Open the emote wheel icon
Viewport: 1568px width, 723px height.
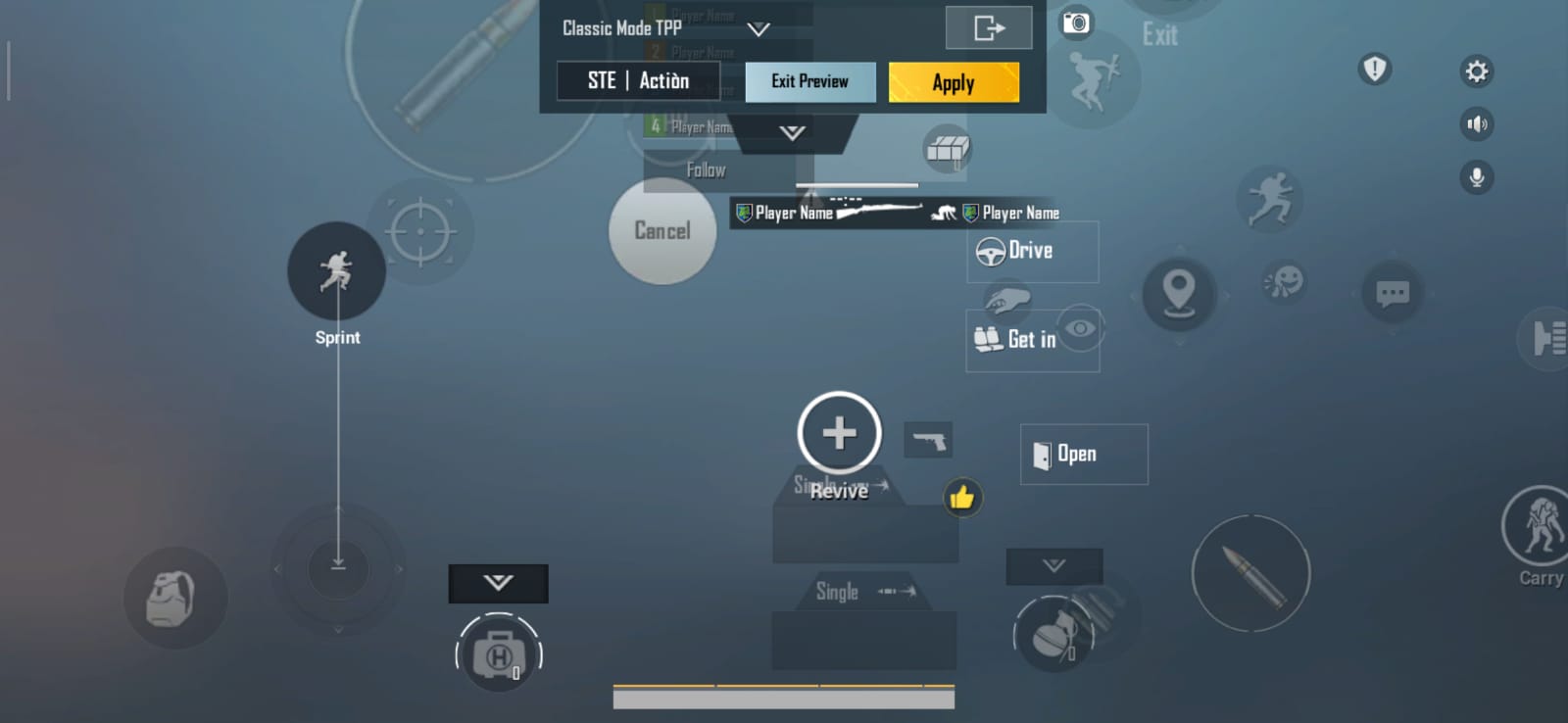click(x=1282, y=284)
